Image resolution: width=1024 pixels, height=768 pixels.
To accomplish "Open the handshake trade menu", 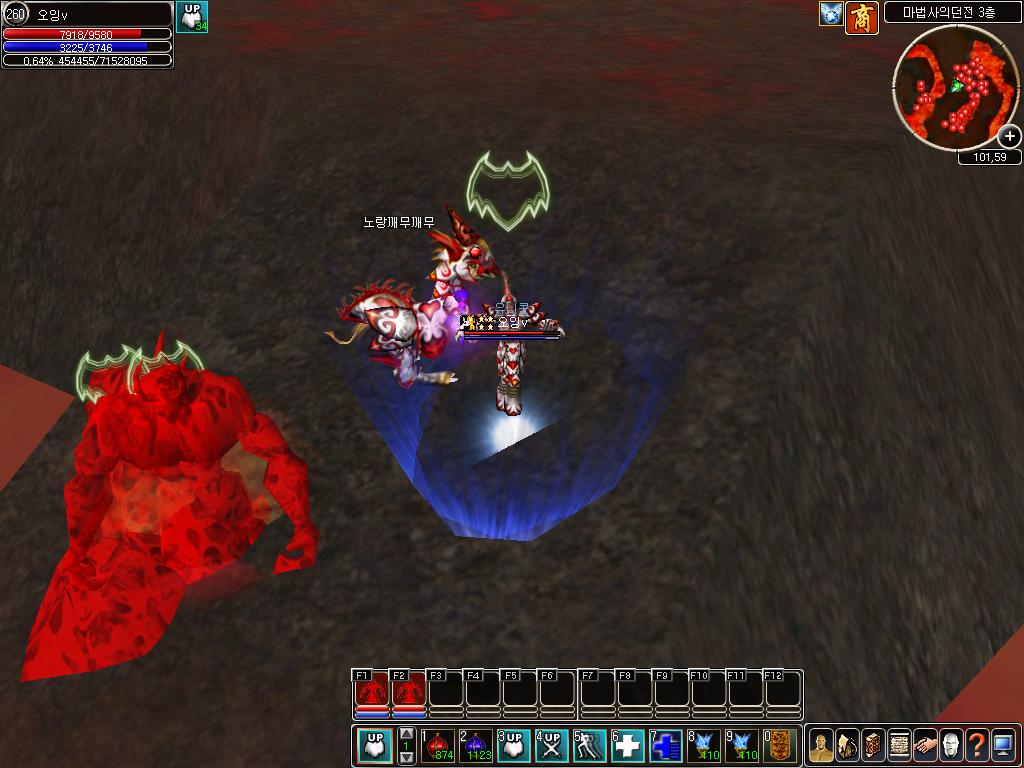I will 925,746.
